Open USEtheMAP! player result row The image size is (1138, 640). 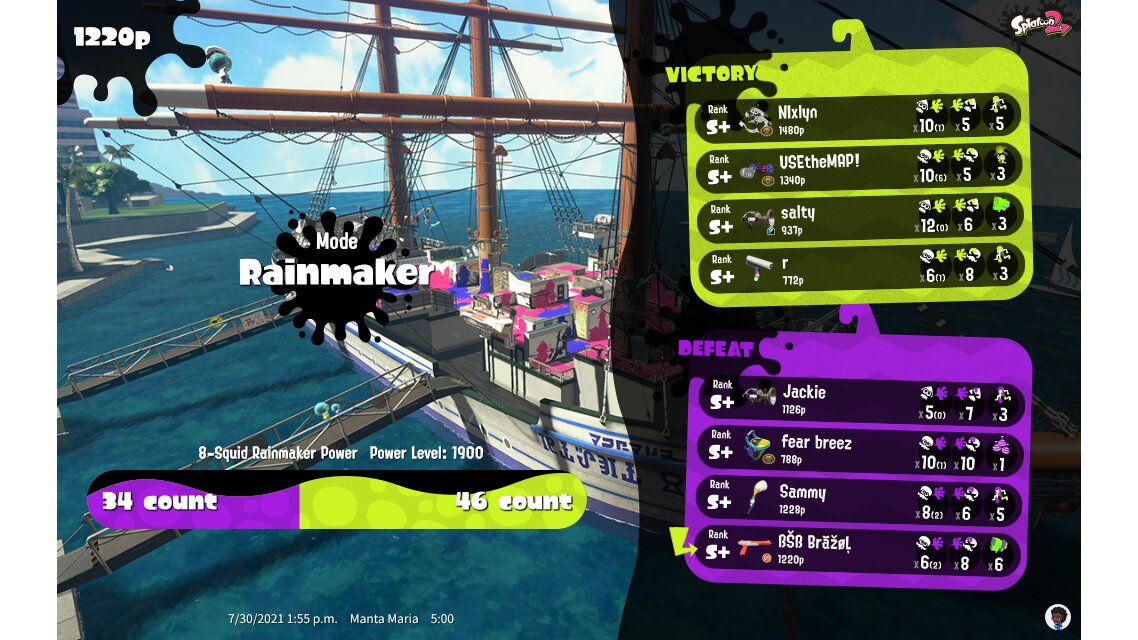coord(858,168)
